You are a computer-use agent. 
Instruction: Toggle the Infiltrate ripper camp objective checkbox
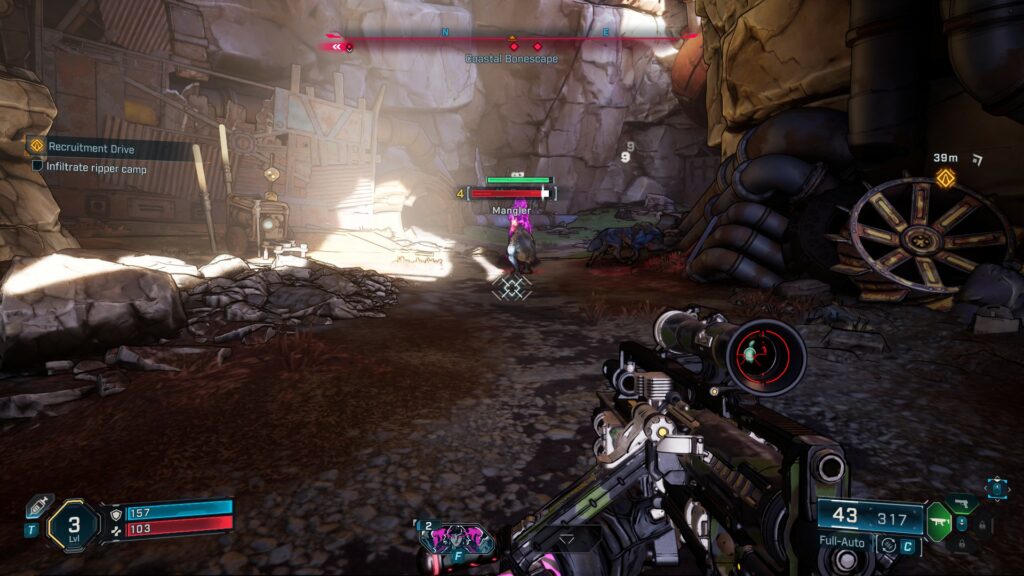(38, 165)
